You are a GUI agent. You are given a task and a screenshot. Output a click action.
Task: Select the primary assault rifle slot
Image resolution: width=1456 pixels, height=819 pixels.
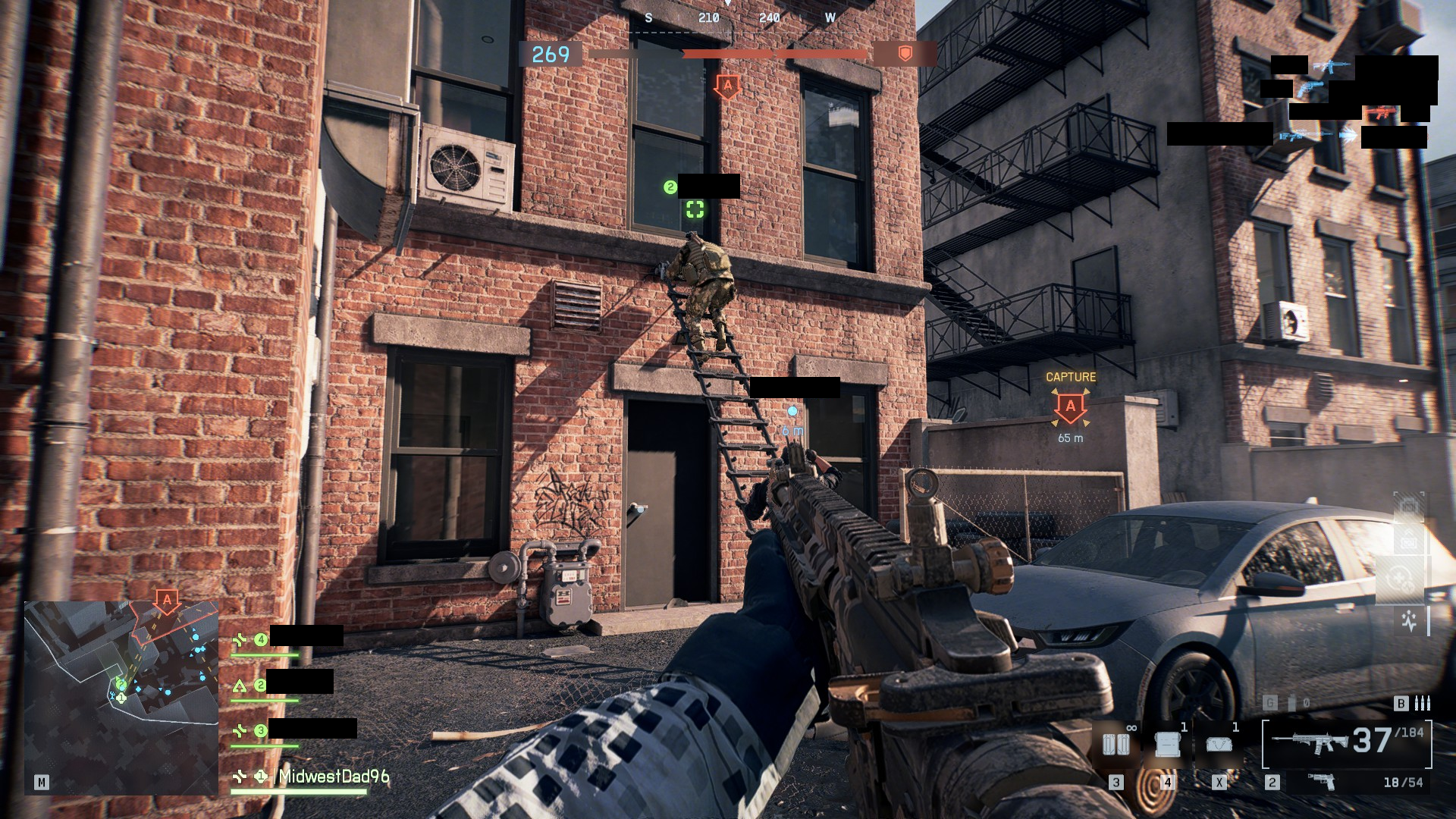1347,742
